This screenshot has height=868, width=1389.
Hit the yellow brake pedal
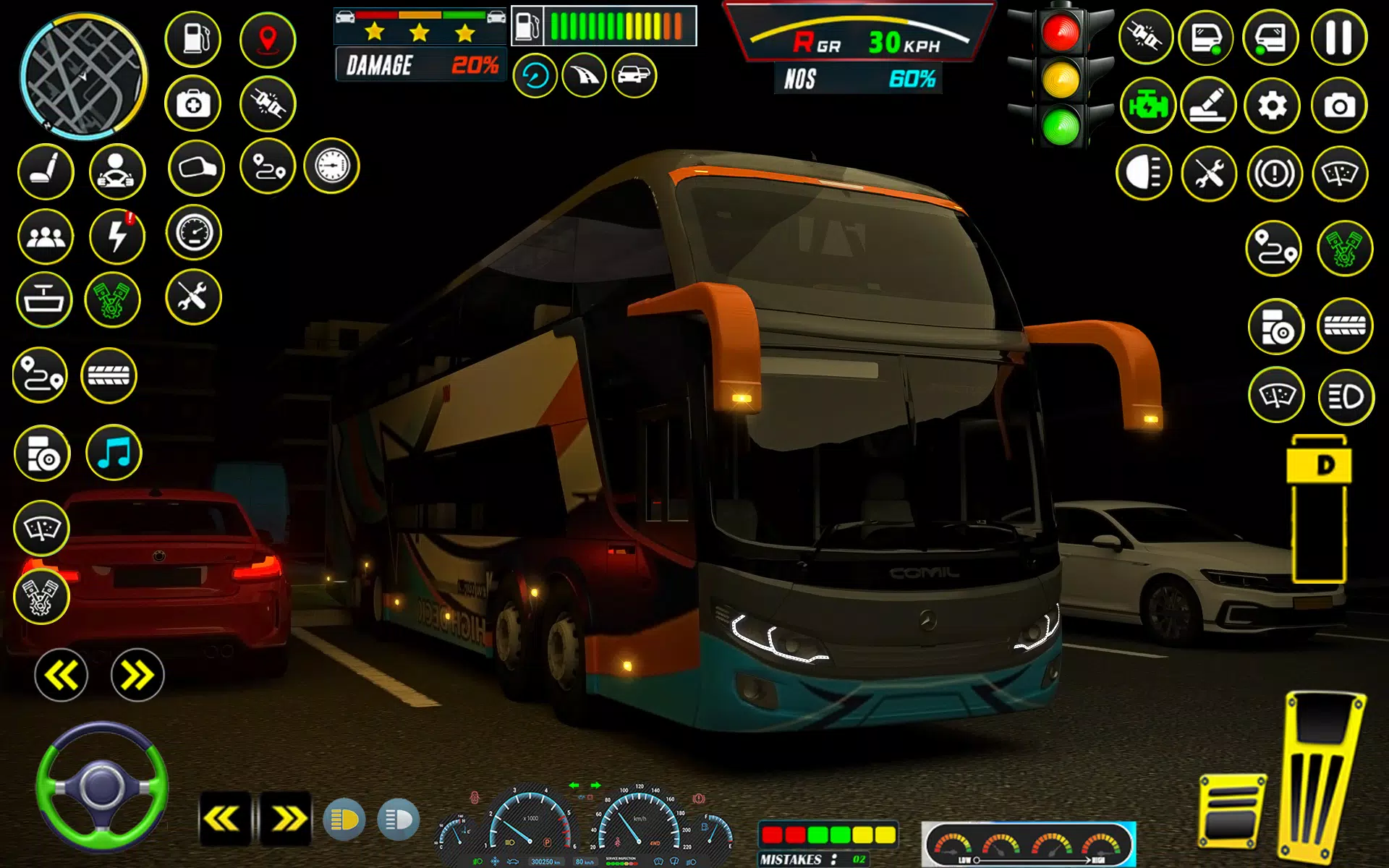pyautogui.click(x=1231, y=812)
